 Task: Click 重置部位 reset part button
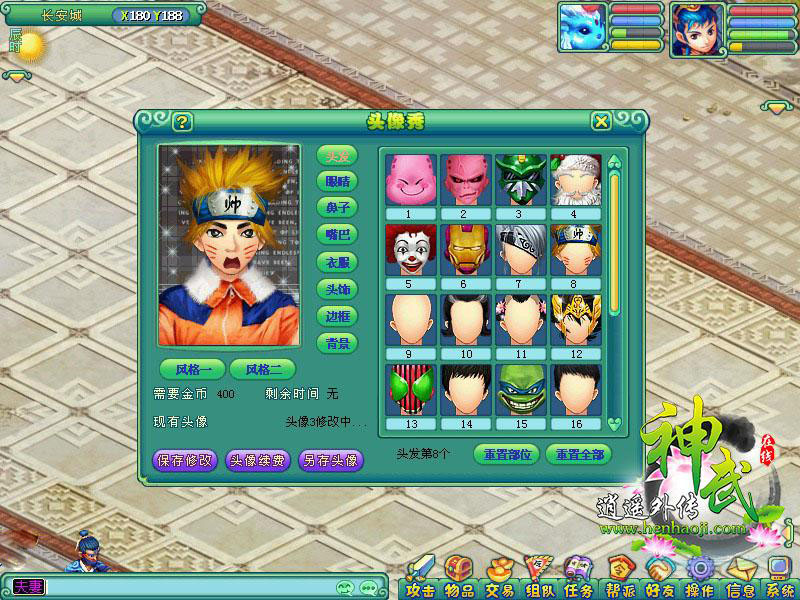pyautogui.click(x=505, y=454)
